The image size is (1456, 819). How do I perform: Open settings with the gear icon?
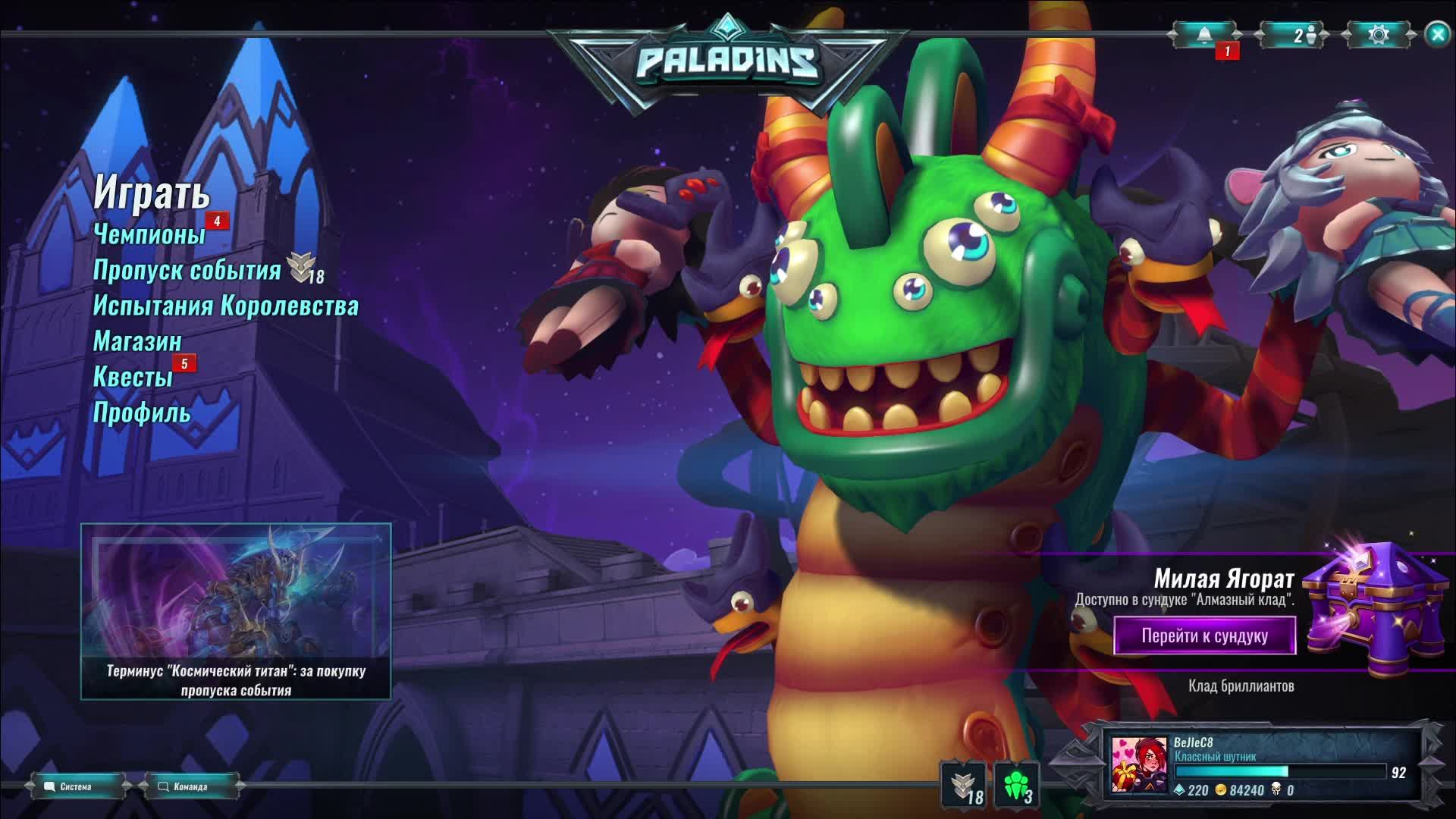coord(1379,35)
